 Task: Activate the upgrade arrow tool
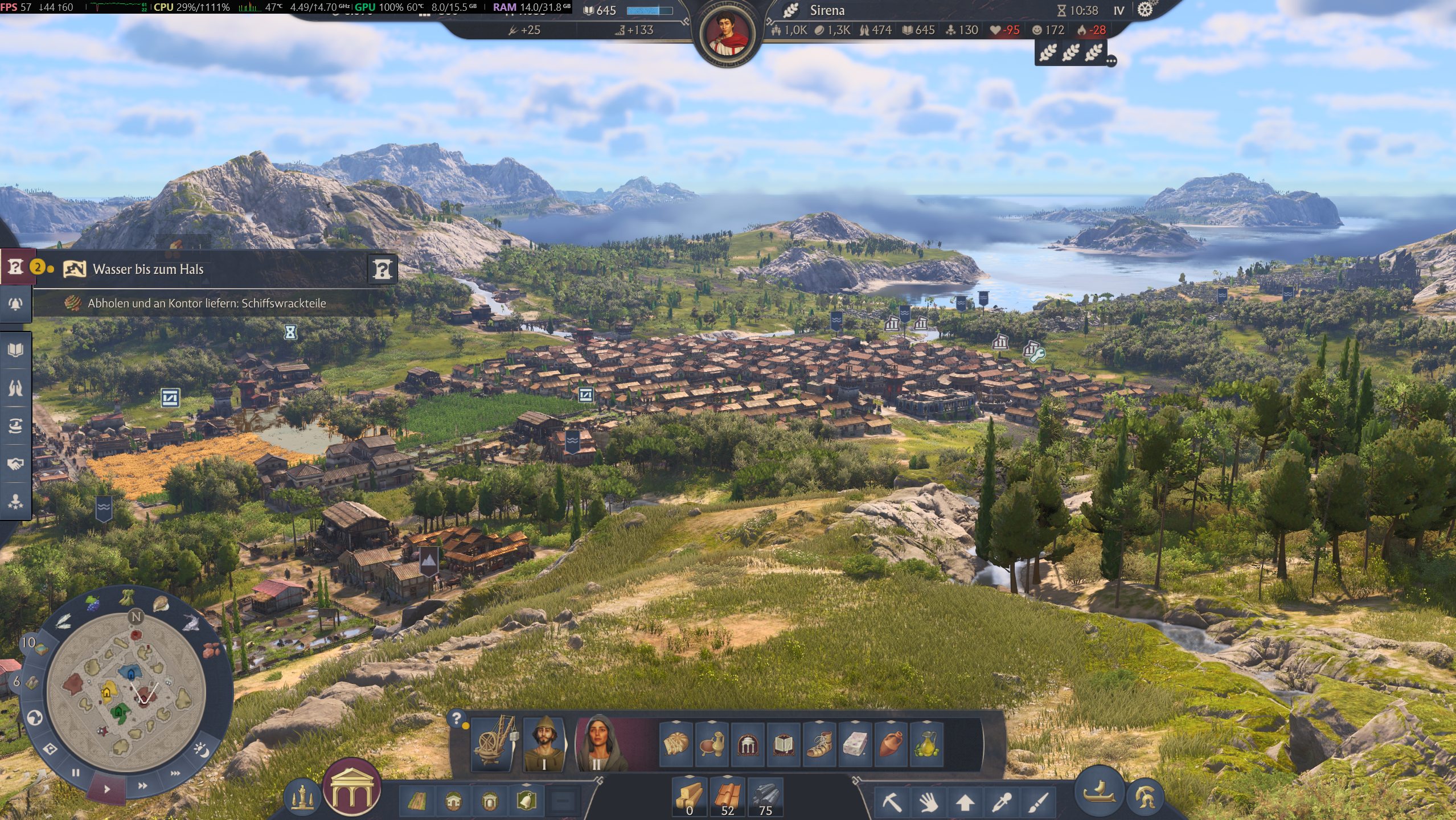coord(965,802)
